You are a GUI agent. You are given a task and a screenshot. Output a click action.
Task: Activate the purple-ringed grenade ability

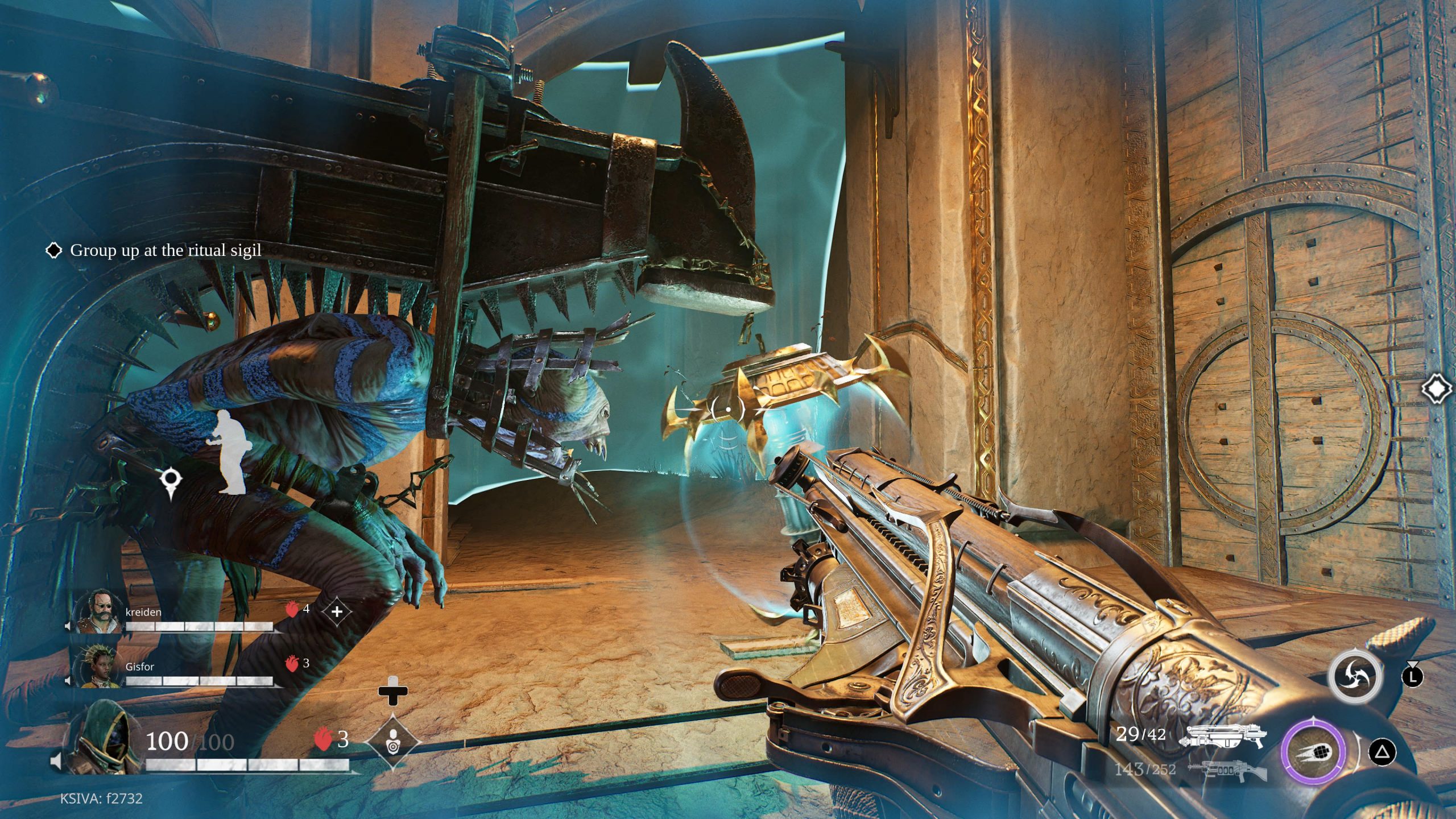(x=1313, y=752)
